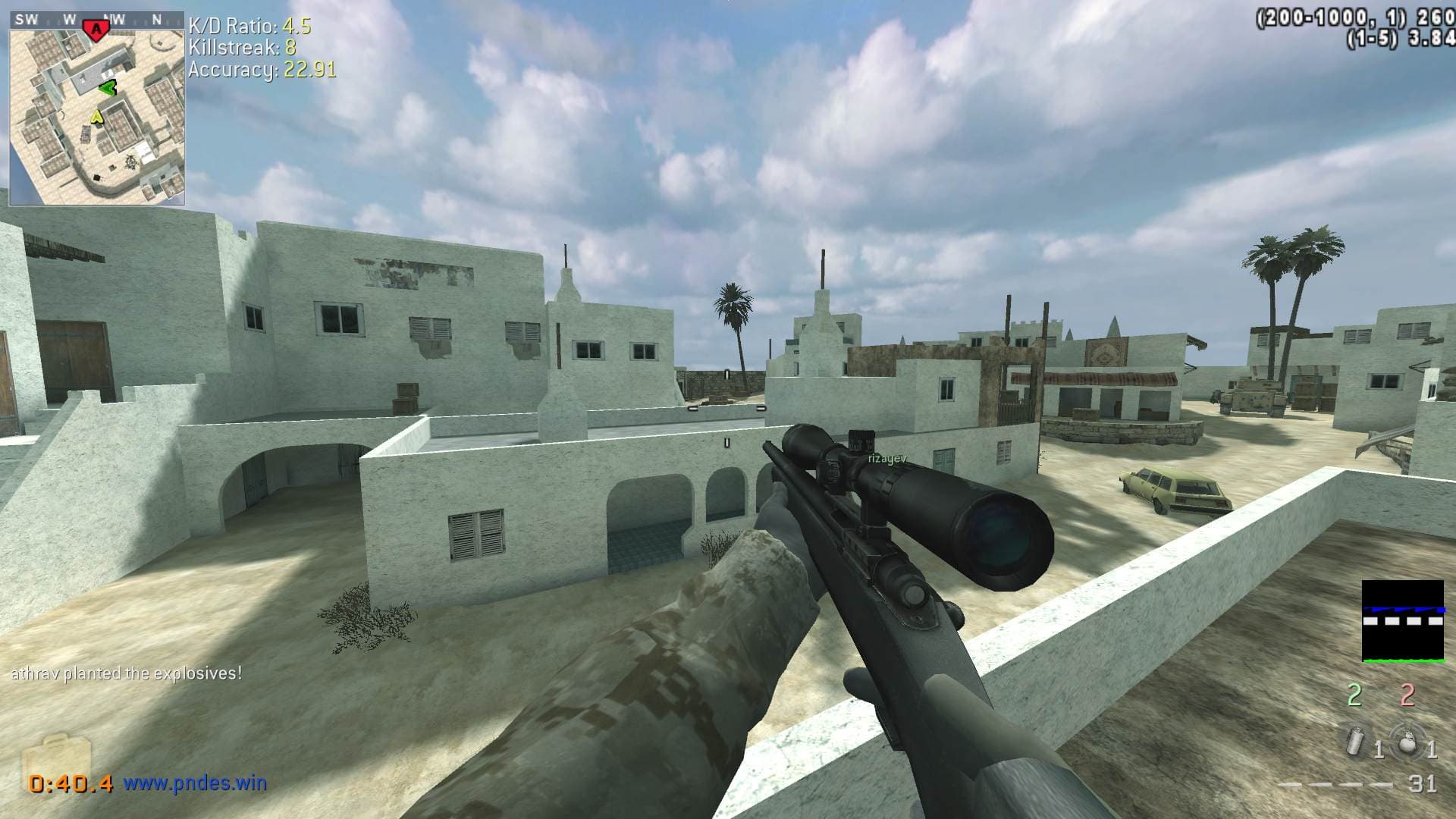Click the green teammate arrow on the minimap

(x=108, y=88)
